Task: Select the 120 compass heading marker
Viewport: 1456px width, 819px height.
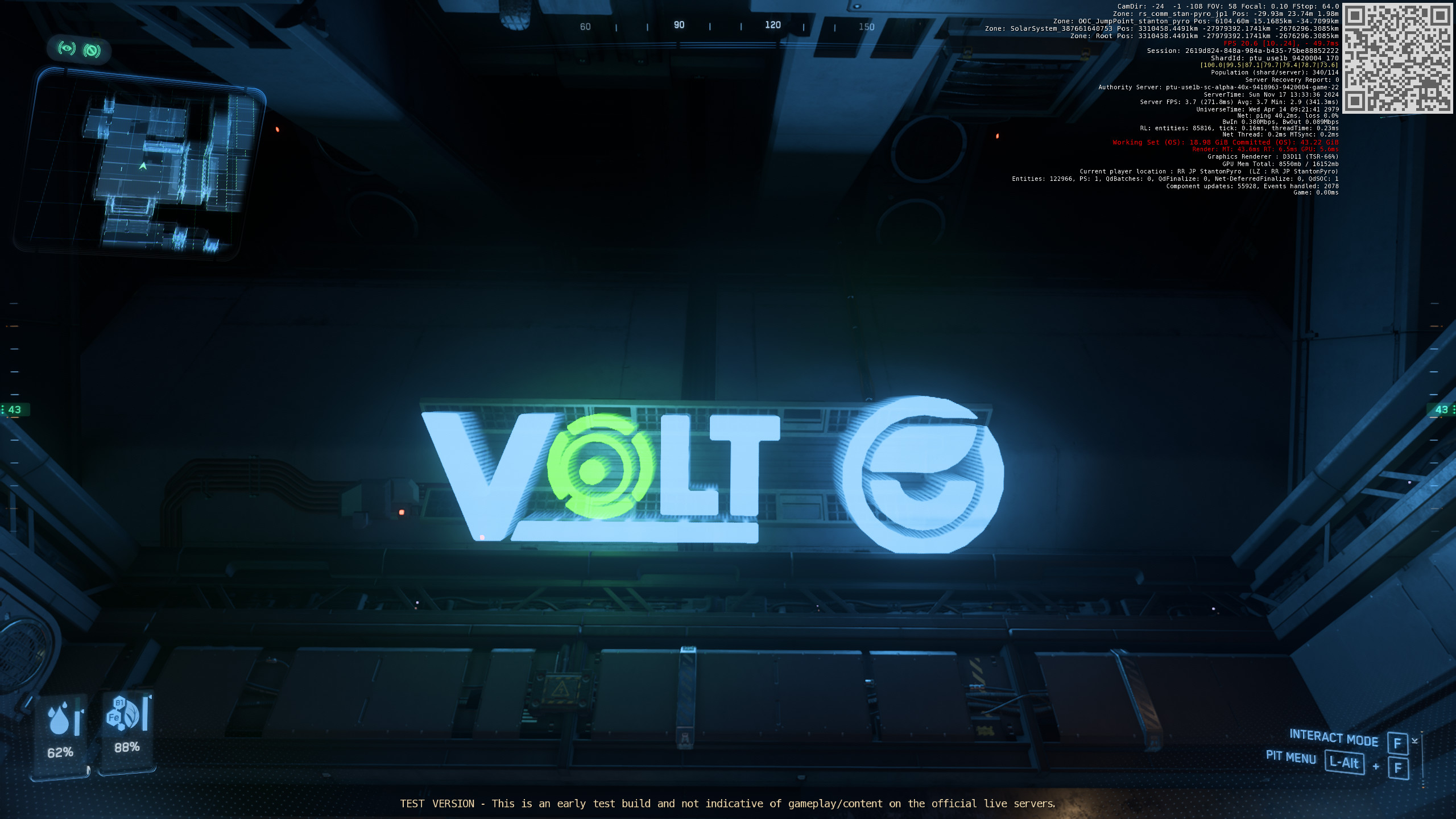Action: click(x=772, y=25)
